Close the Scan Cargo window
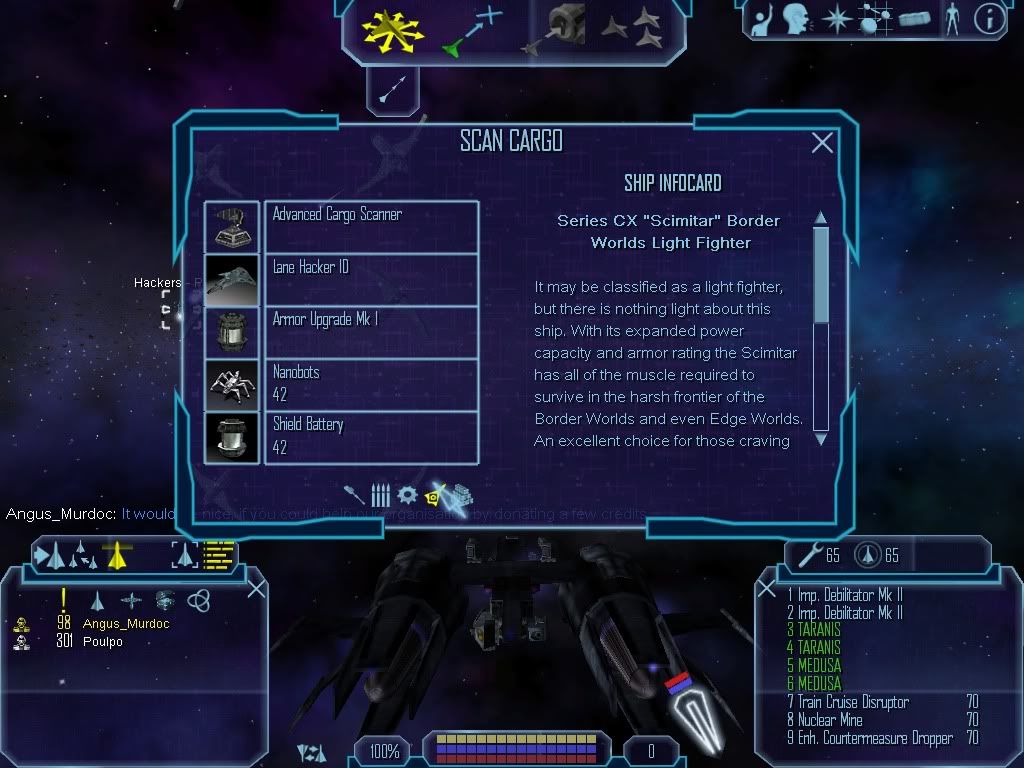The width and height of the screenshot is (1024, 768). point(822,143)
